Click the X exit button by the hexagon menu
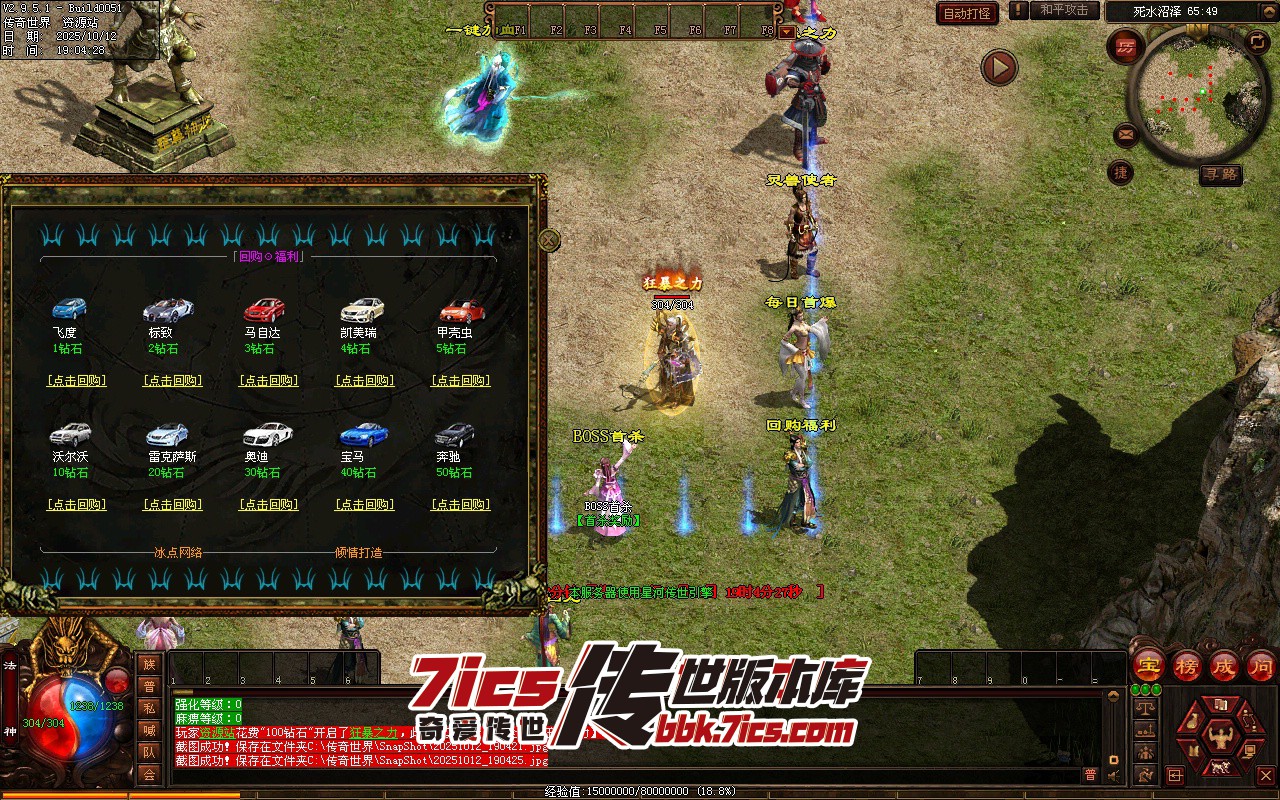Image resolution: width=1280 pixels, height=800 pixels. [1266, 775]
